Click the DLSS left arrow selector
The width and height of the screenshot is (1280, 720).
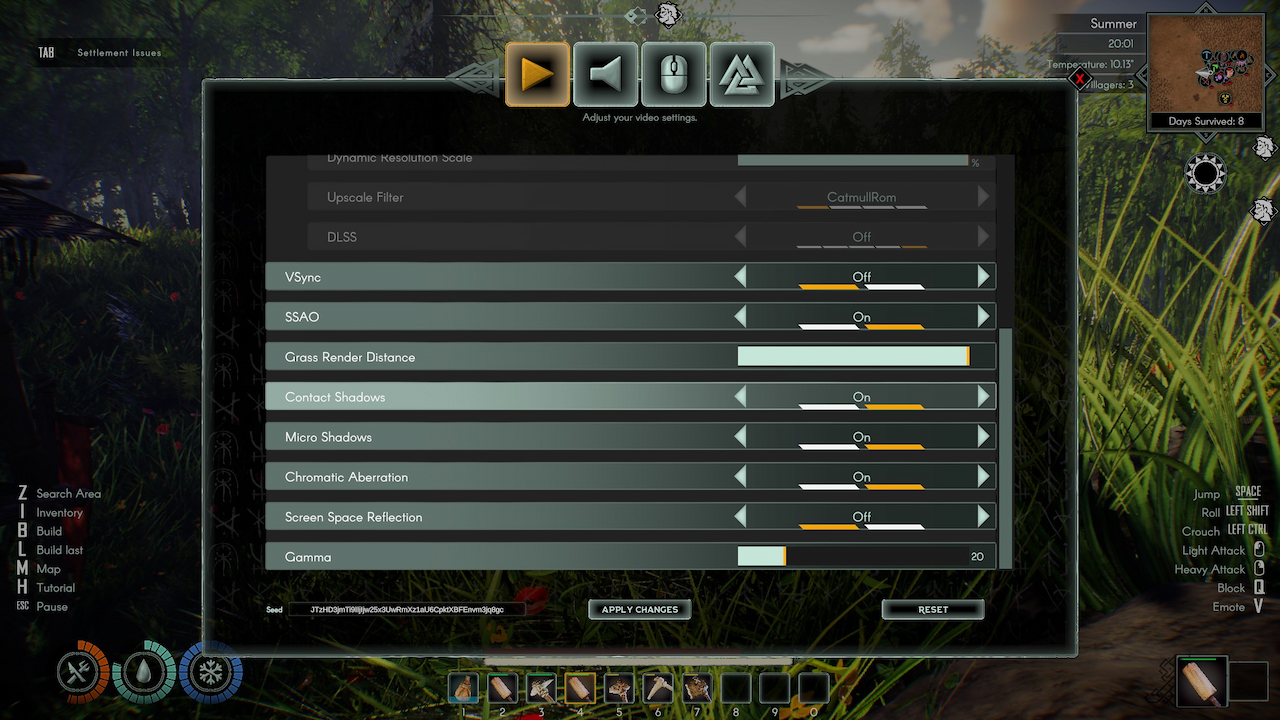click(741, 237)
